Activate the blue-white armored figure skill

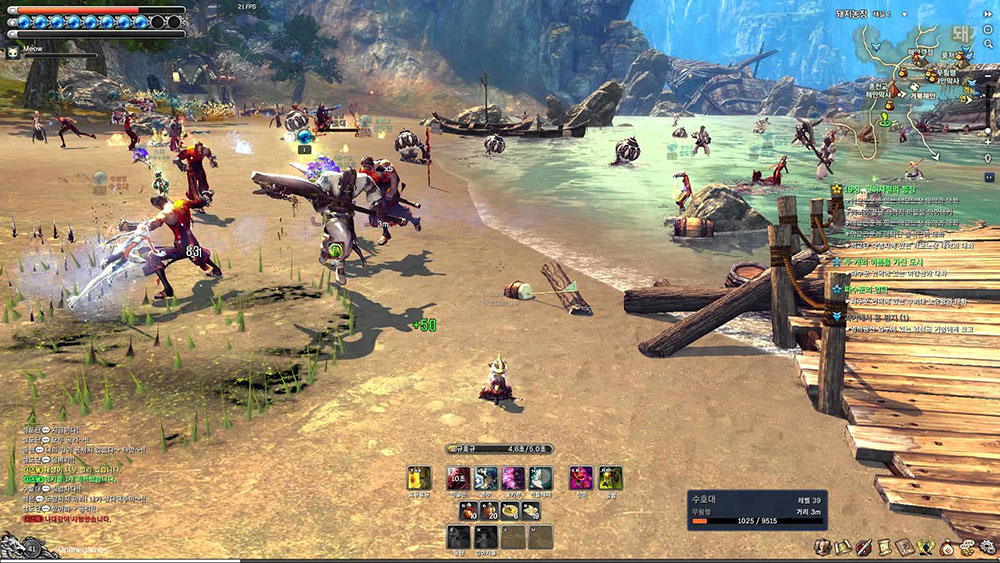tap(486, 478)
